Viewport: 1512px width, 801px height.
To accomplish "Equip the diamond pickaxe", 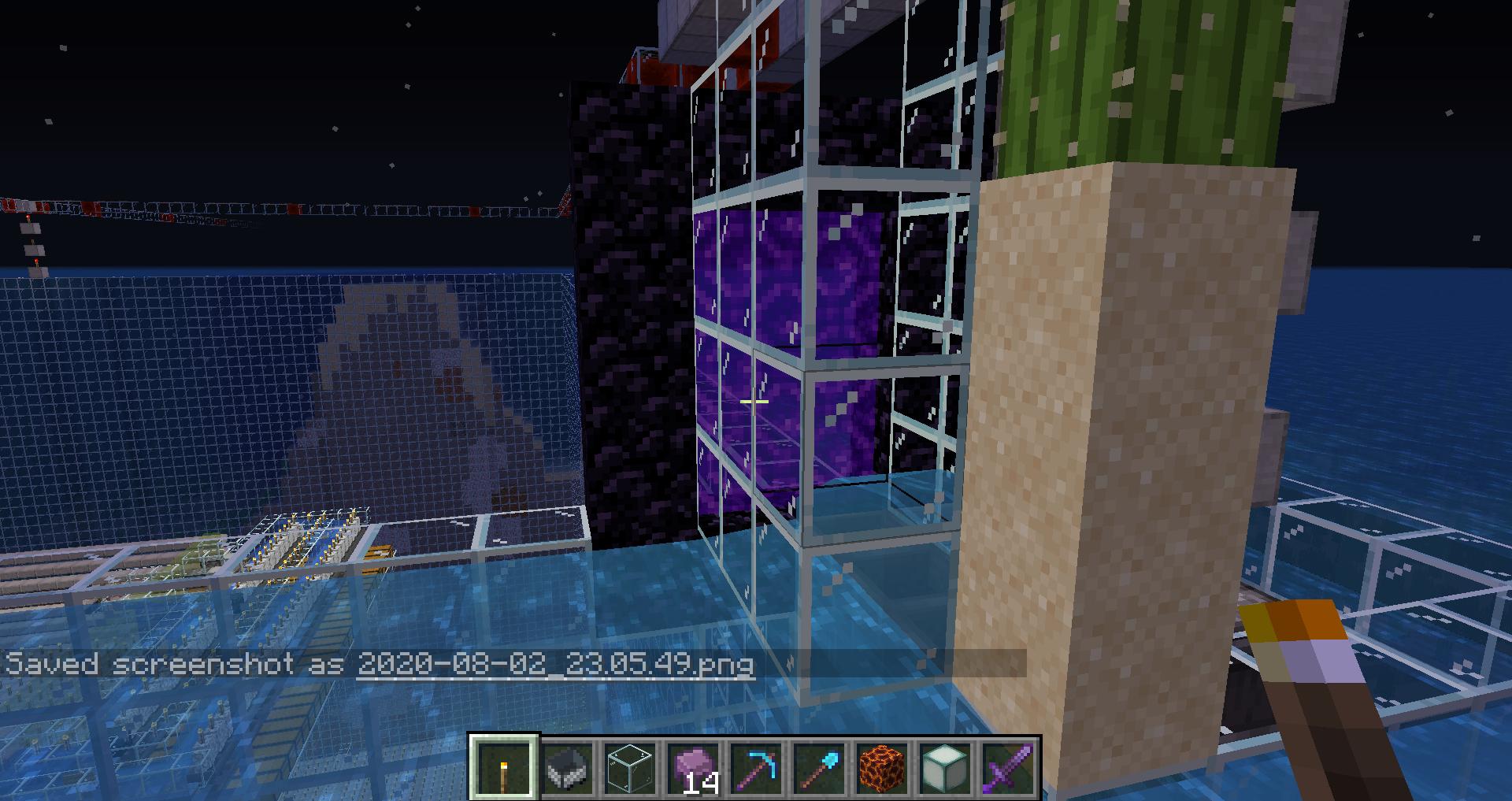I will click(x=756, y=768).
